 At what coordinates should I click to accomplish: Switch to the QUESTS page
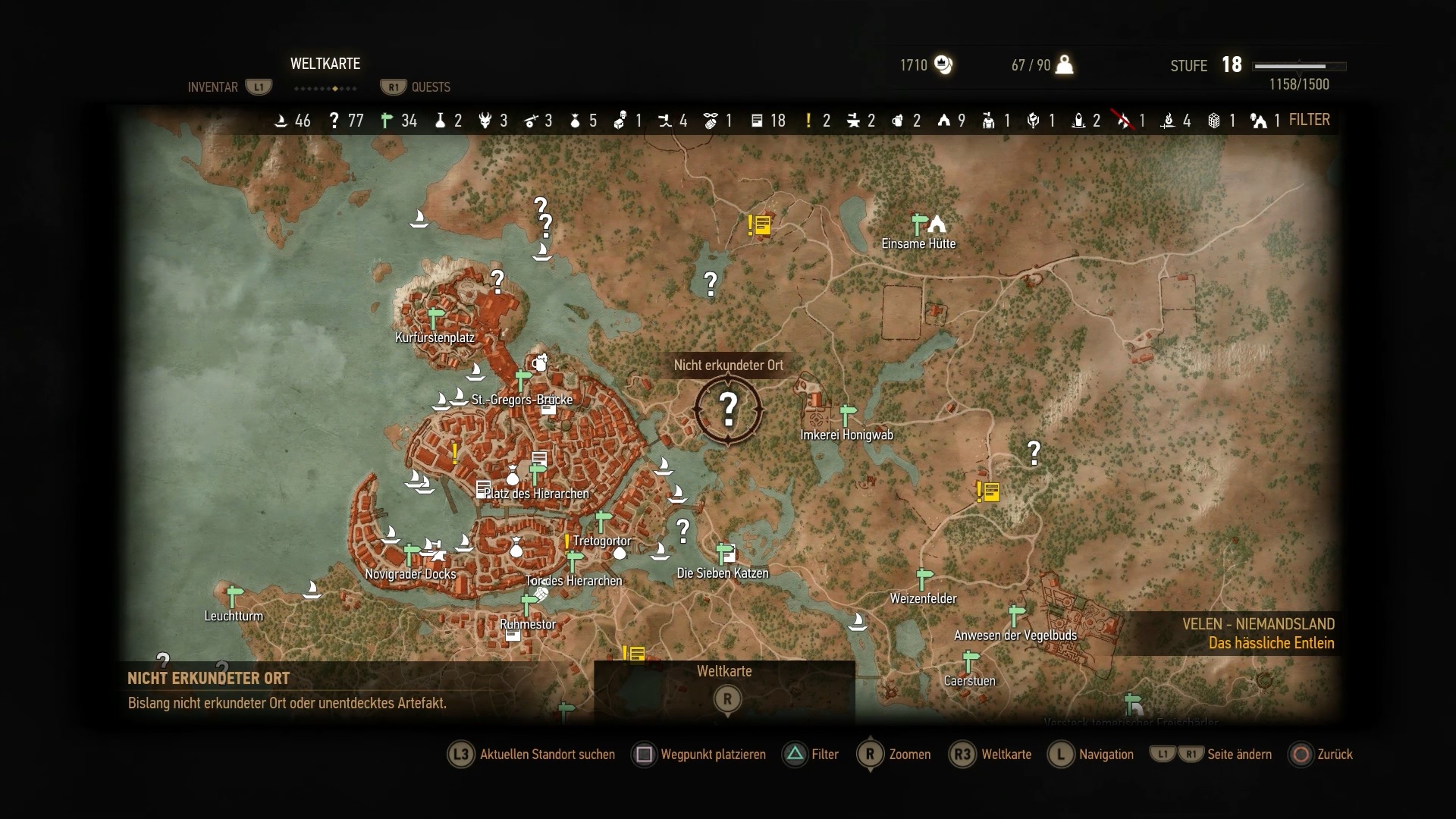coord(430,87)
